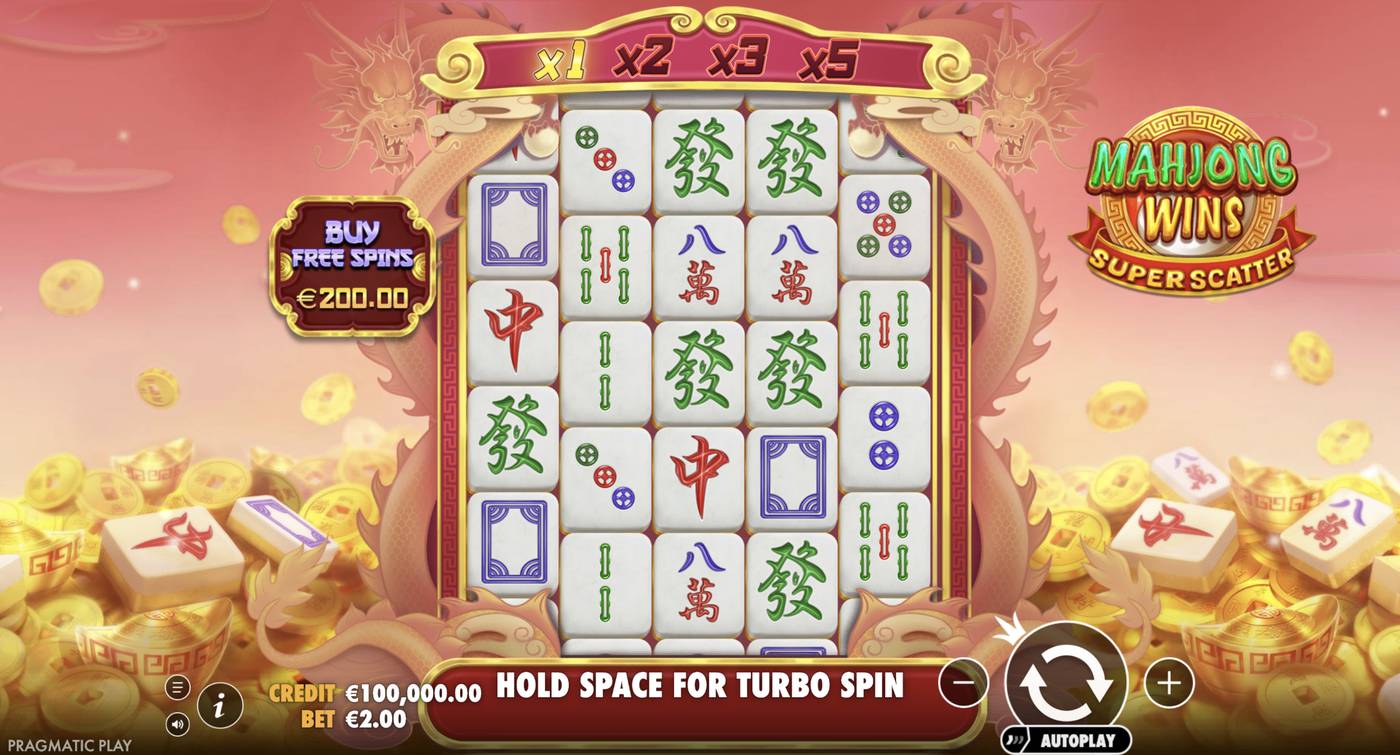The width and height of the screenshot is (1400, 755).
Task: Click the red Zhong tile on reel one
Action: click(513, 323)
